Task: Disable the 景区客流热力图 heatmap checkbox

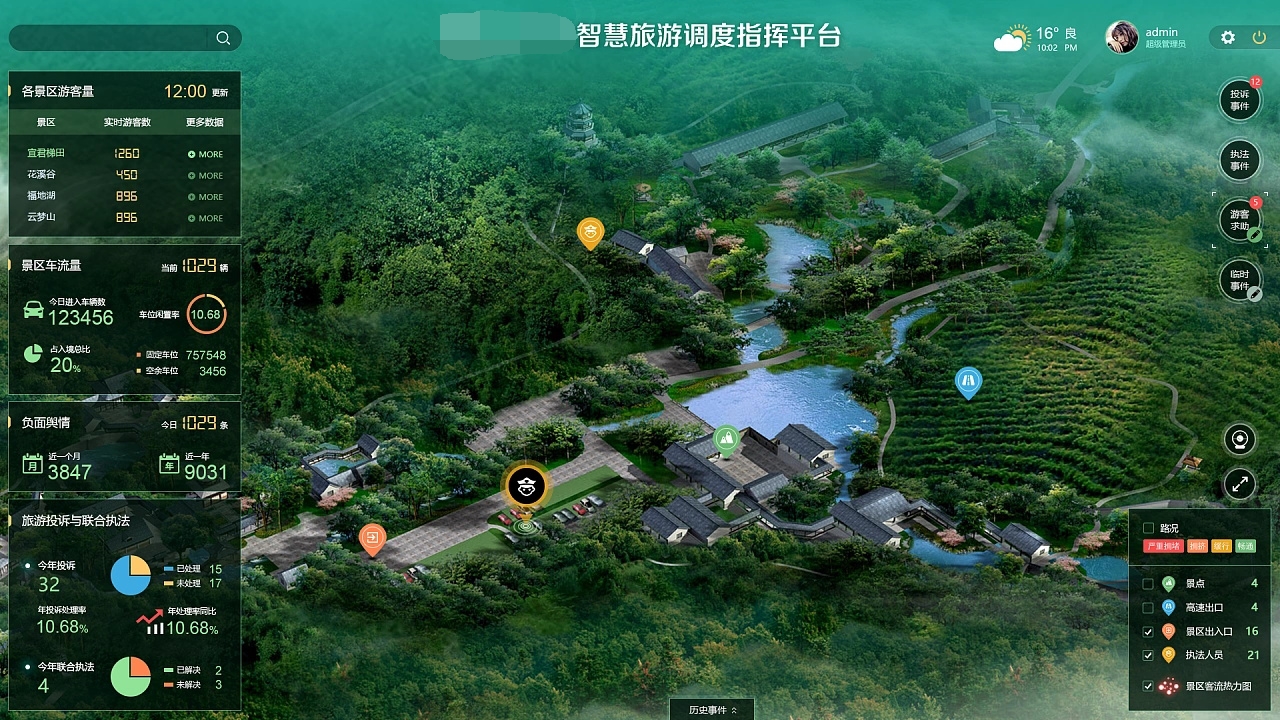Action: click(x=1147, y=687)
